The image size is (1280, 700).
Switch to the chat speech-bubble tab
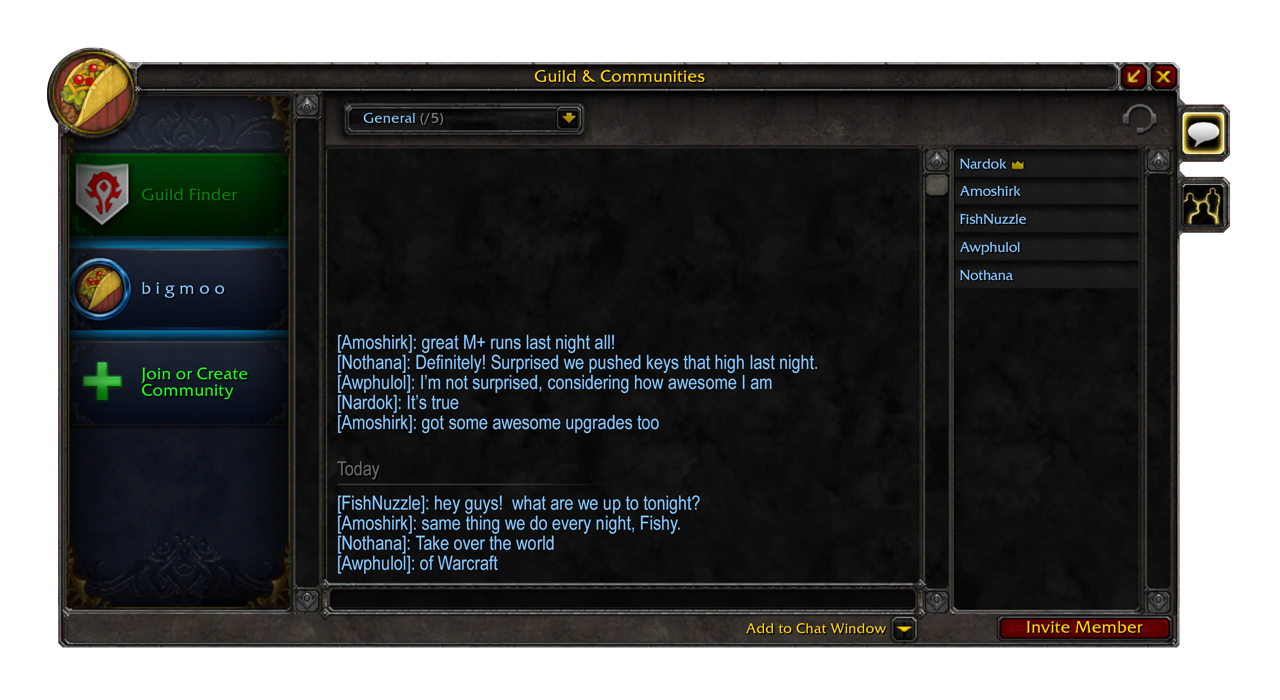(x=1203, y=134)
